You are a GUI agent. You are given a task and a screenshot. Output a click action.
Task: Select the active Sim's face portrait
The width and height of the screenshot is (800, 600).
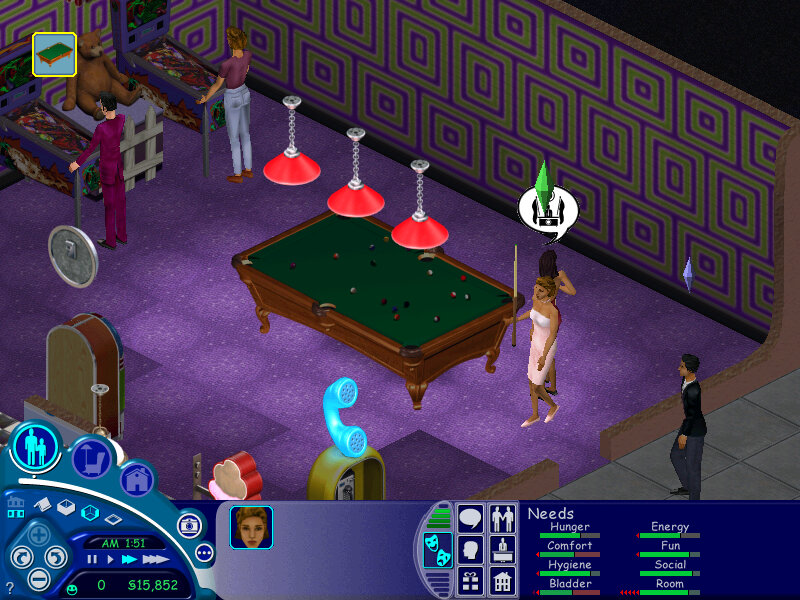click(x=251, y=527)
